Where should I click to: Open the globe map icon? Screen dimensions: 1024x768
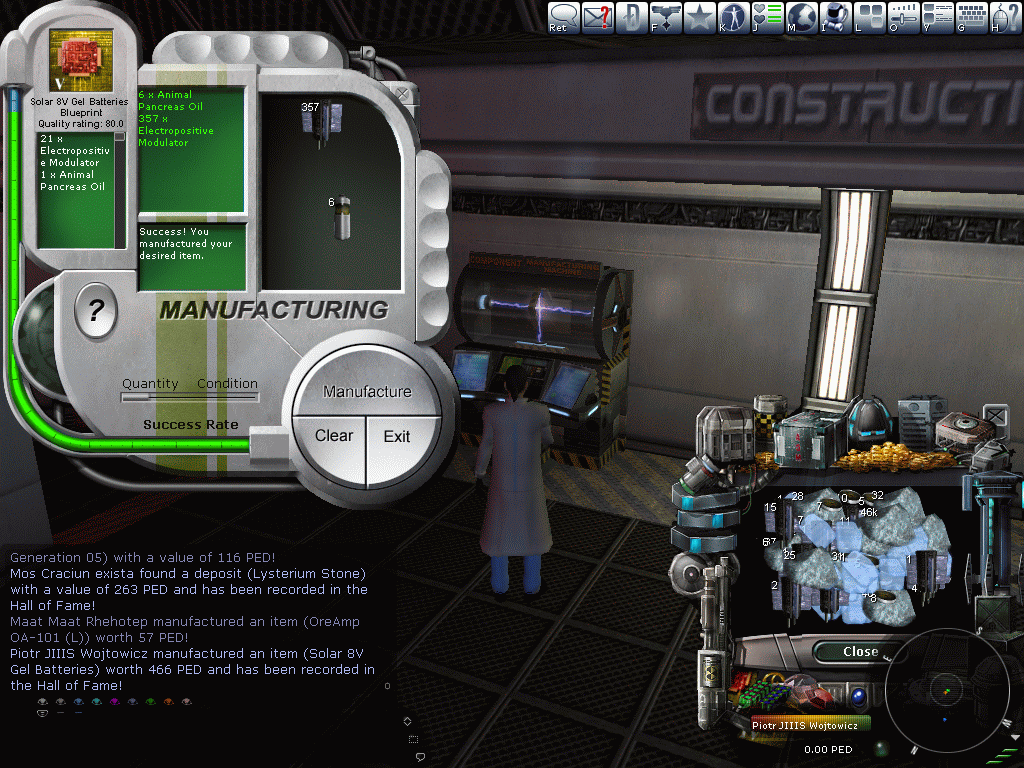pos(801,16)
